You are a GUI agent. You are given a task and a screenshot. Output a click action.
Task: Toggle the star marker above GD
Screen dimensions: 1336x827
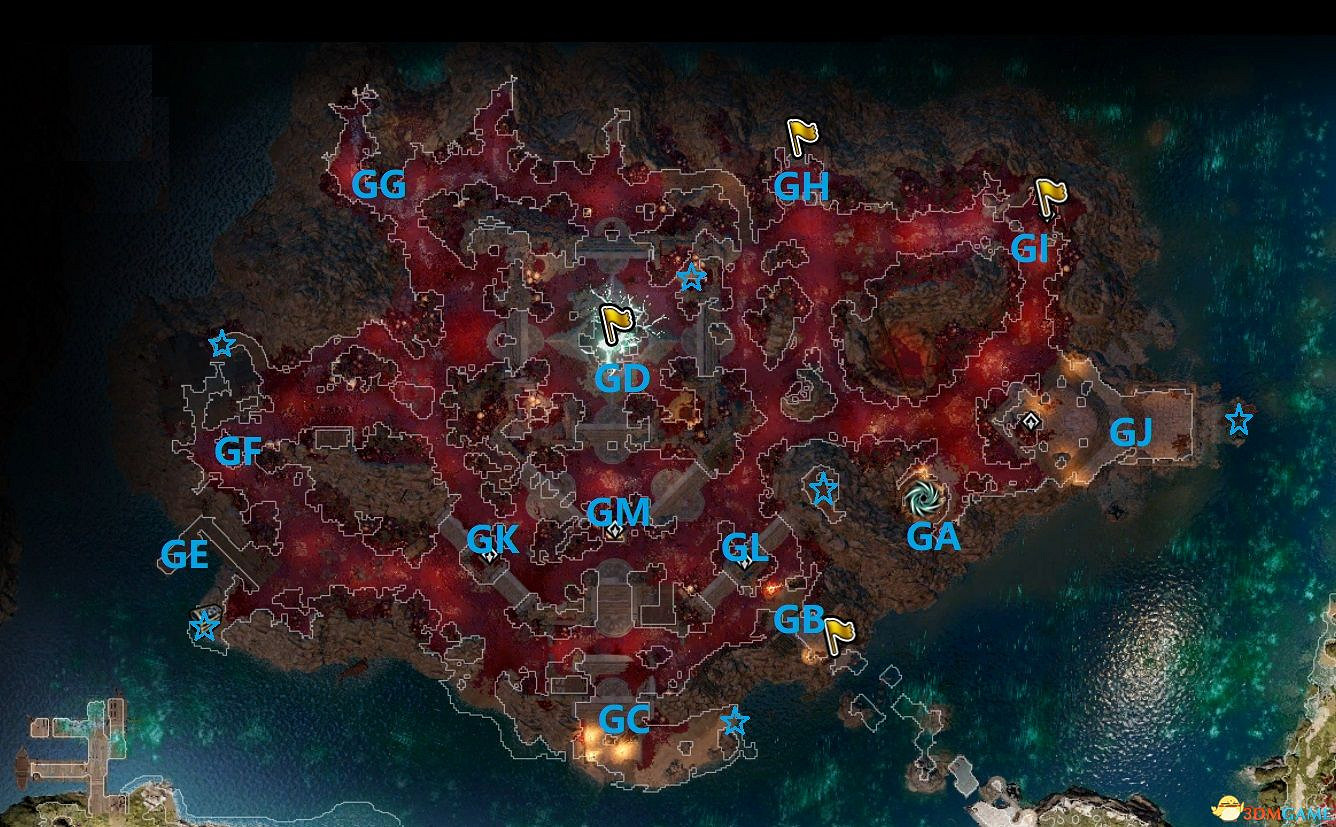[x=691, y=277]
